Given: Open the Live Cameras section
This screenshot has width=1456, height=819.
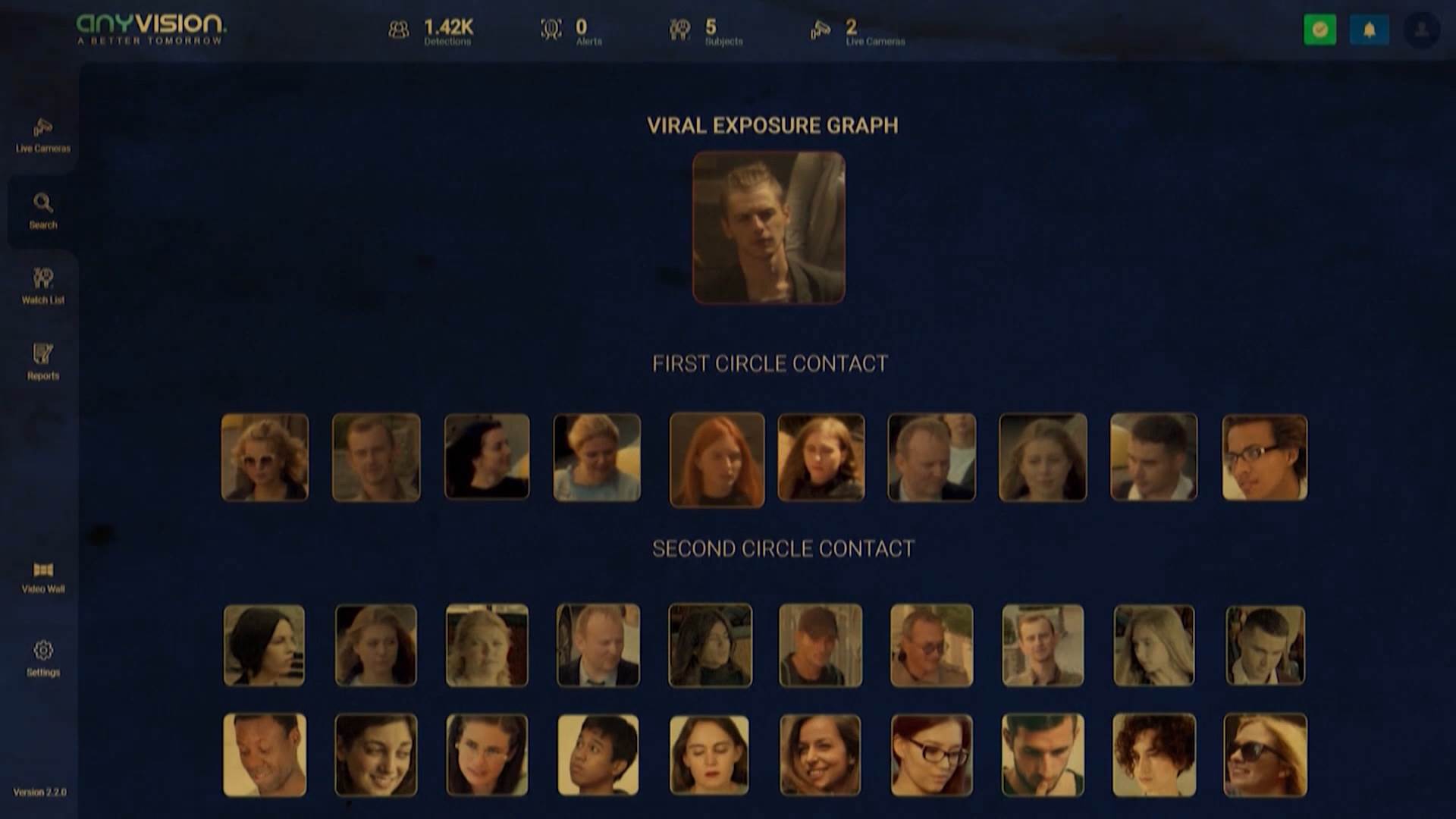Looking at the screenshot, I should tap(43, 135).
